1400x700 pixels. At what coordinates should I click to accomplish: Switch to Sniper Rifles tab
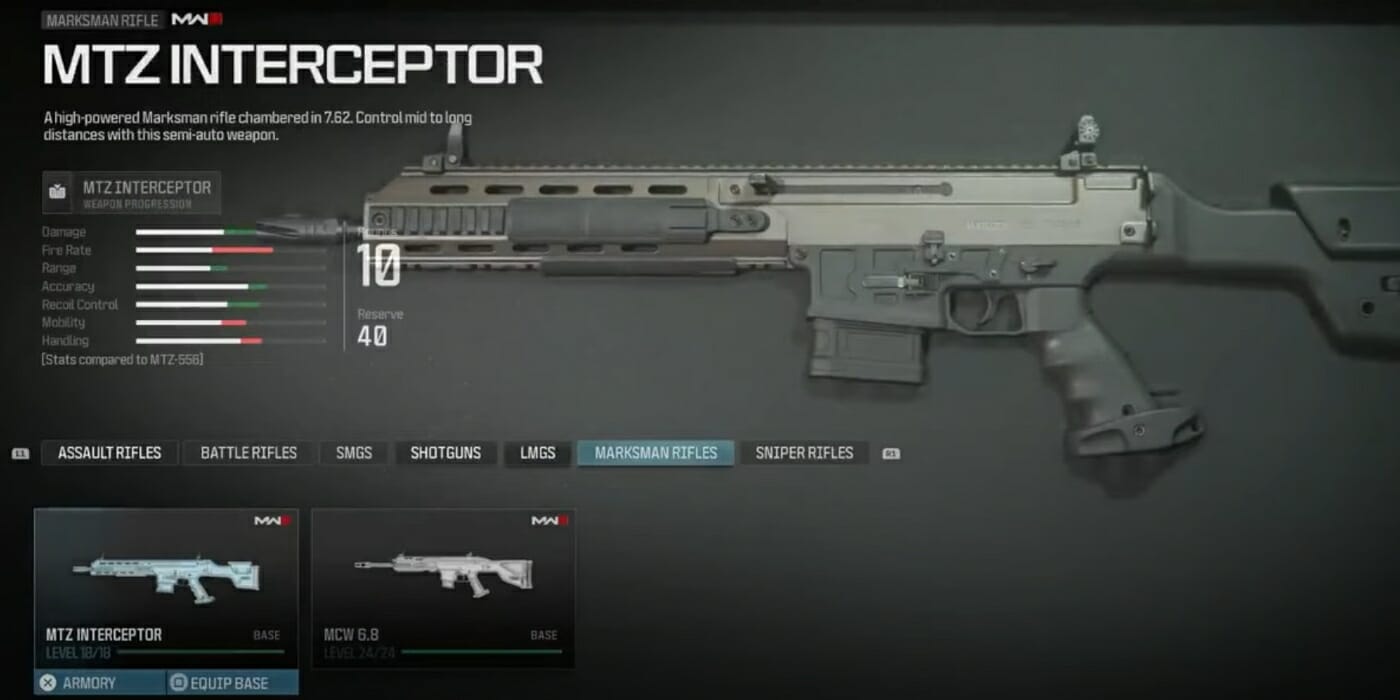coord(804,453)
